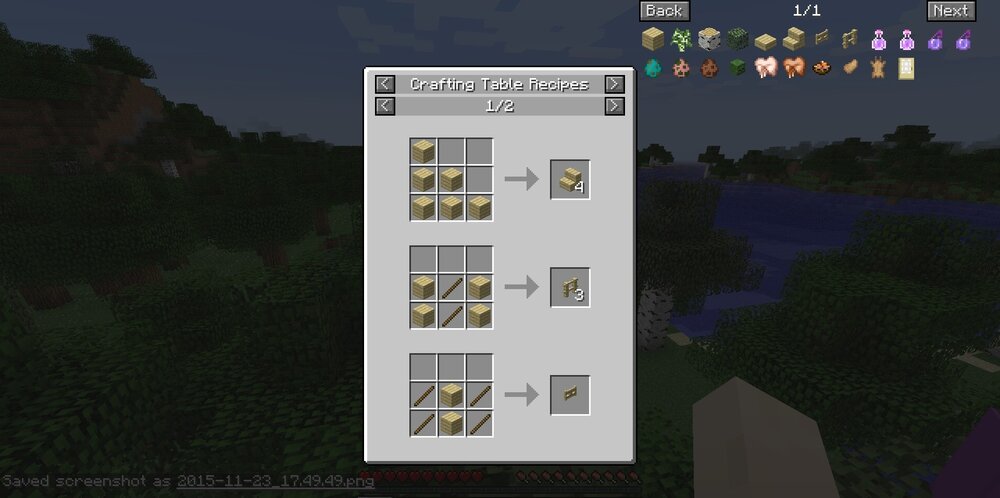Switch recipe type with right arrow by title

[615, 85]
